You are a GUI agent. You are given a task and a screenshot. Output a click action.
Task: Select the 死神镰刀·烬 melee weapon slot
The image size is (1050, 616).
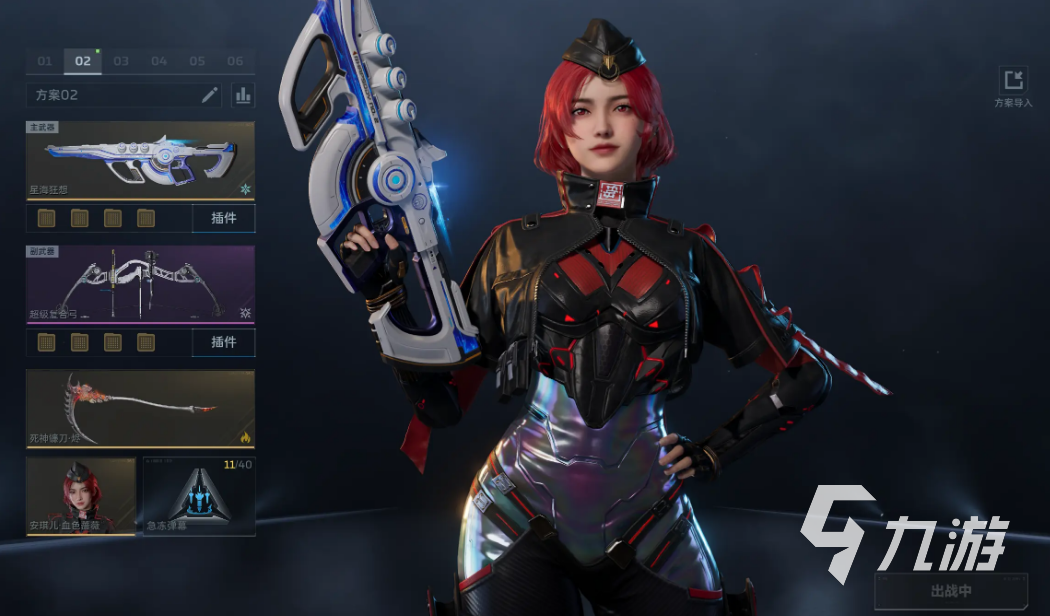140,408
